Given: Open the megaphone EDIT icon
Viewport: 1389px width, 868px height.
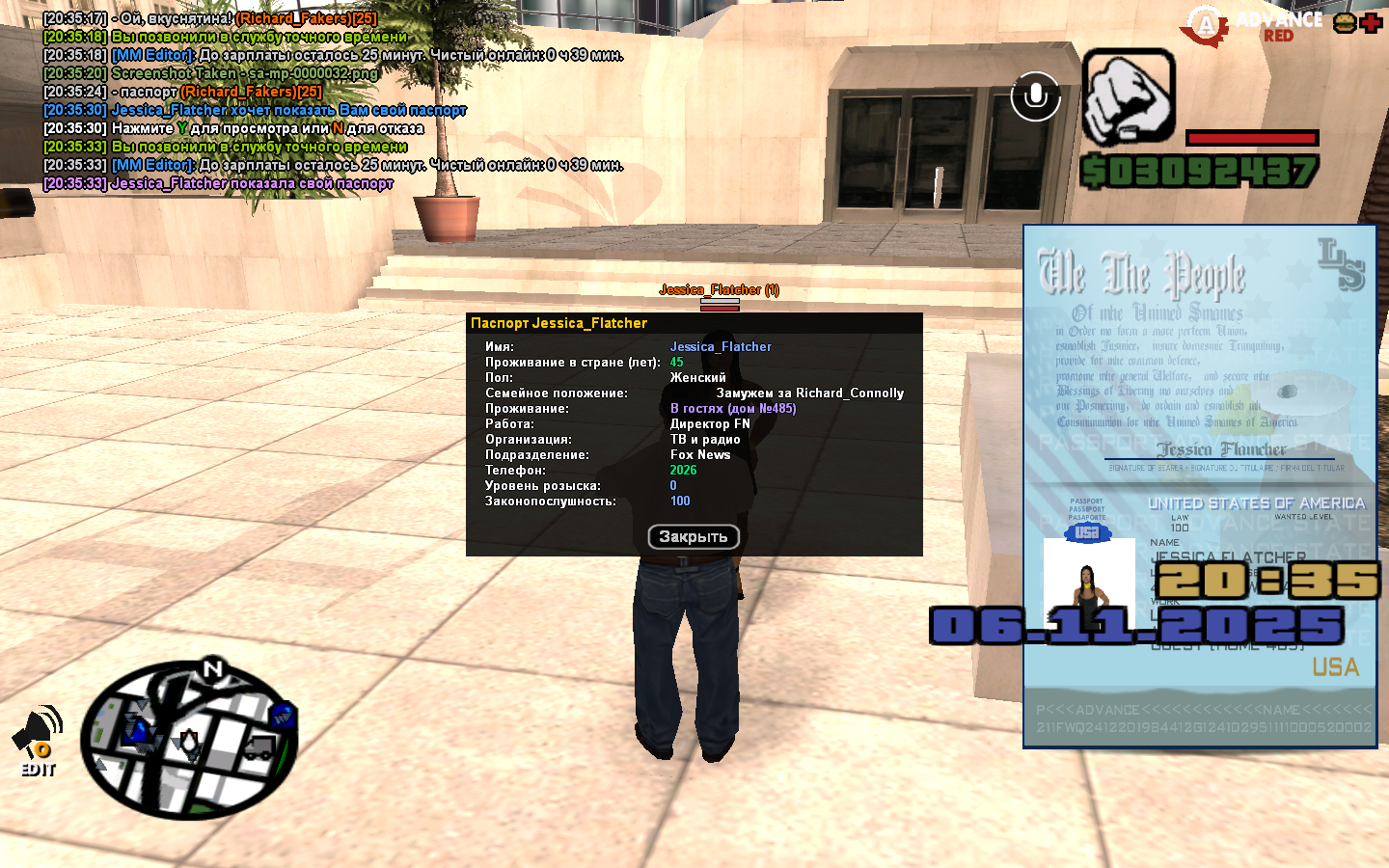Looking at the screenshot, I should [x=39, y=741].
